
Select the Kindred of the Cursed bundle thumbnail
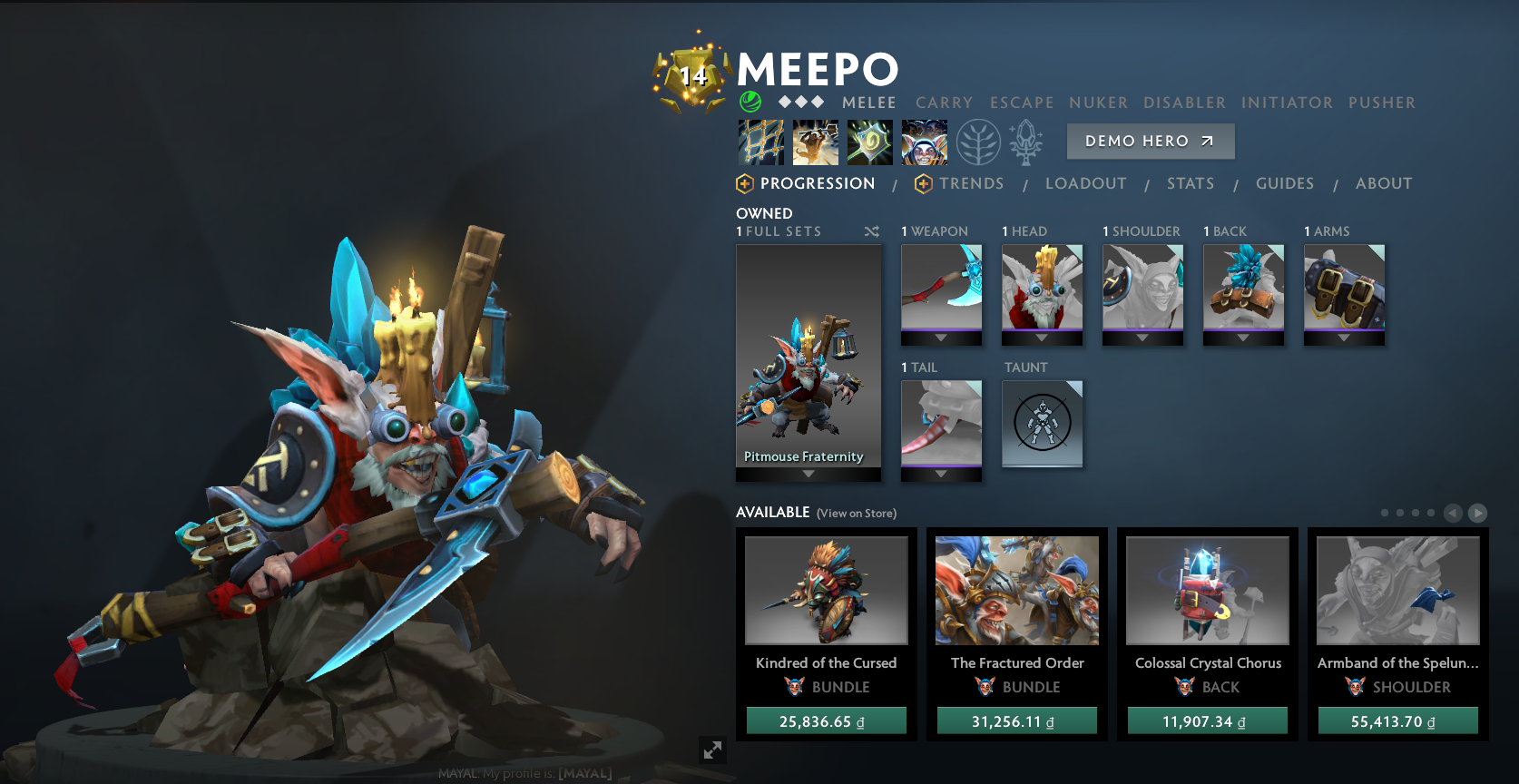click(825, 590)
